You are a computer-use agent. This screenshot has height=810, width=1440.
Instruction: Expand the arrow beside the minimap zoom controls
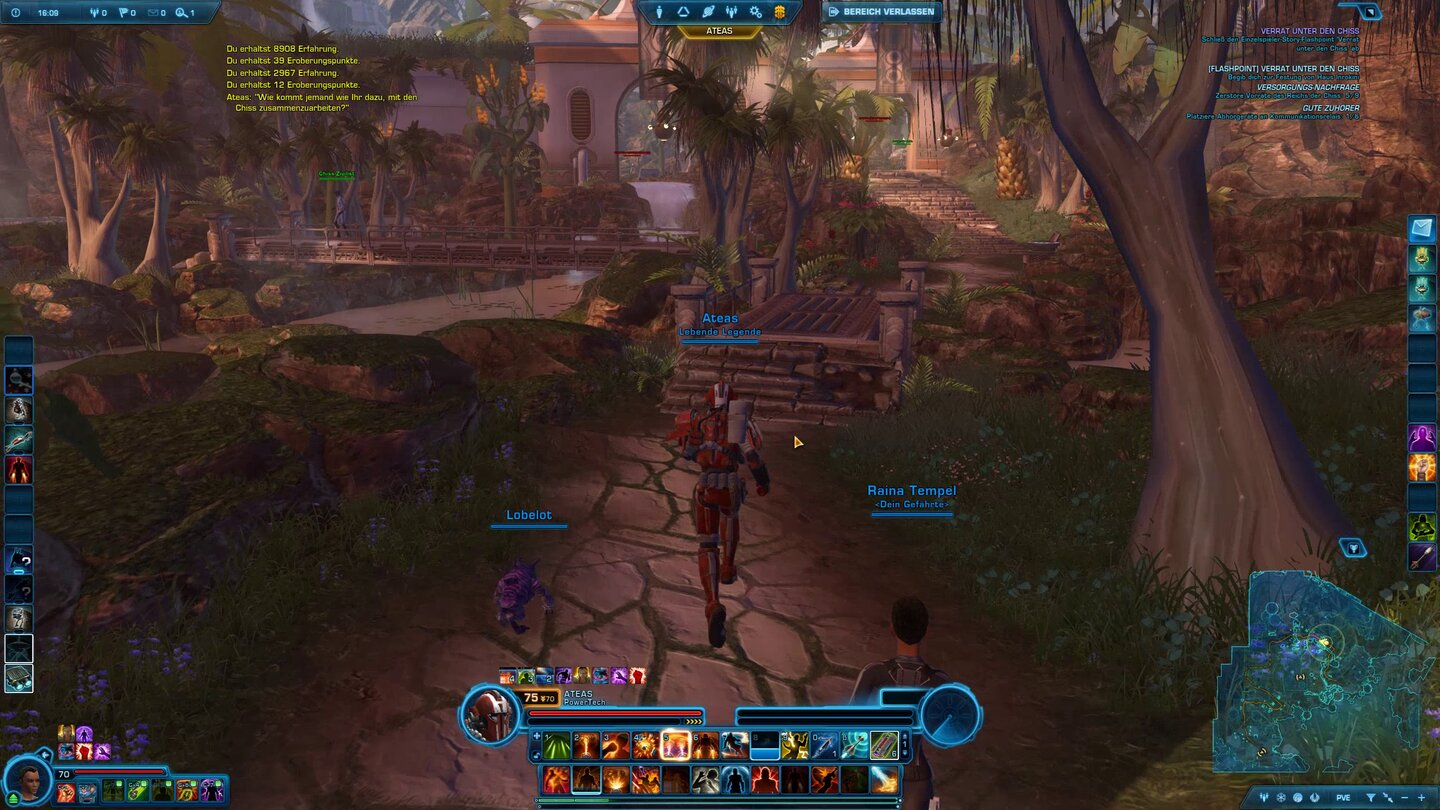coord(1388,796)
